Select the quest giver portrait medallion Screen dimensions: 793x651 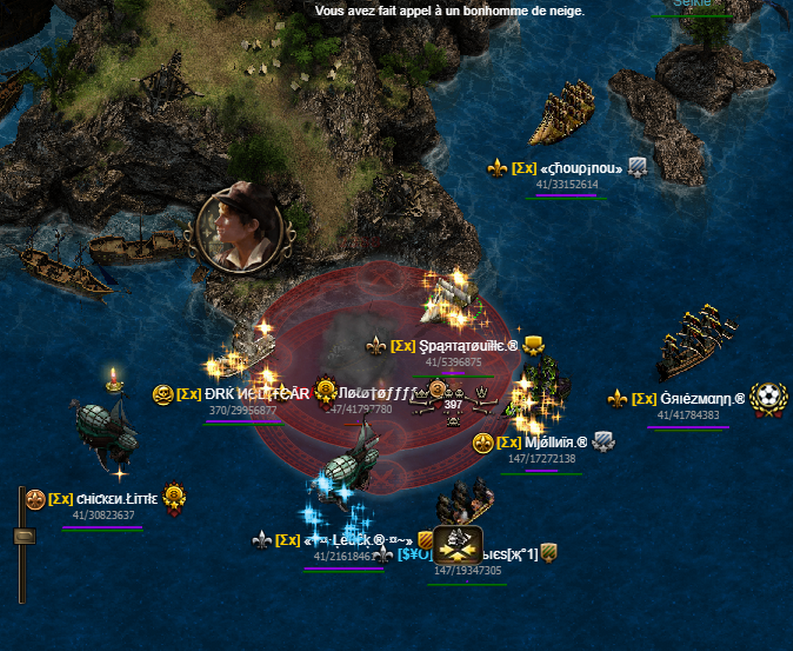point(243,228)
